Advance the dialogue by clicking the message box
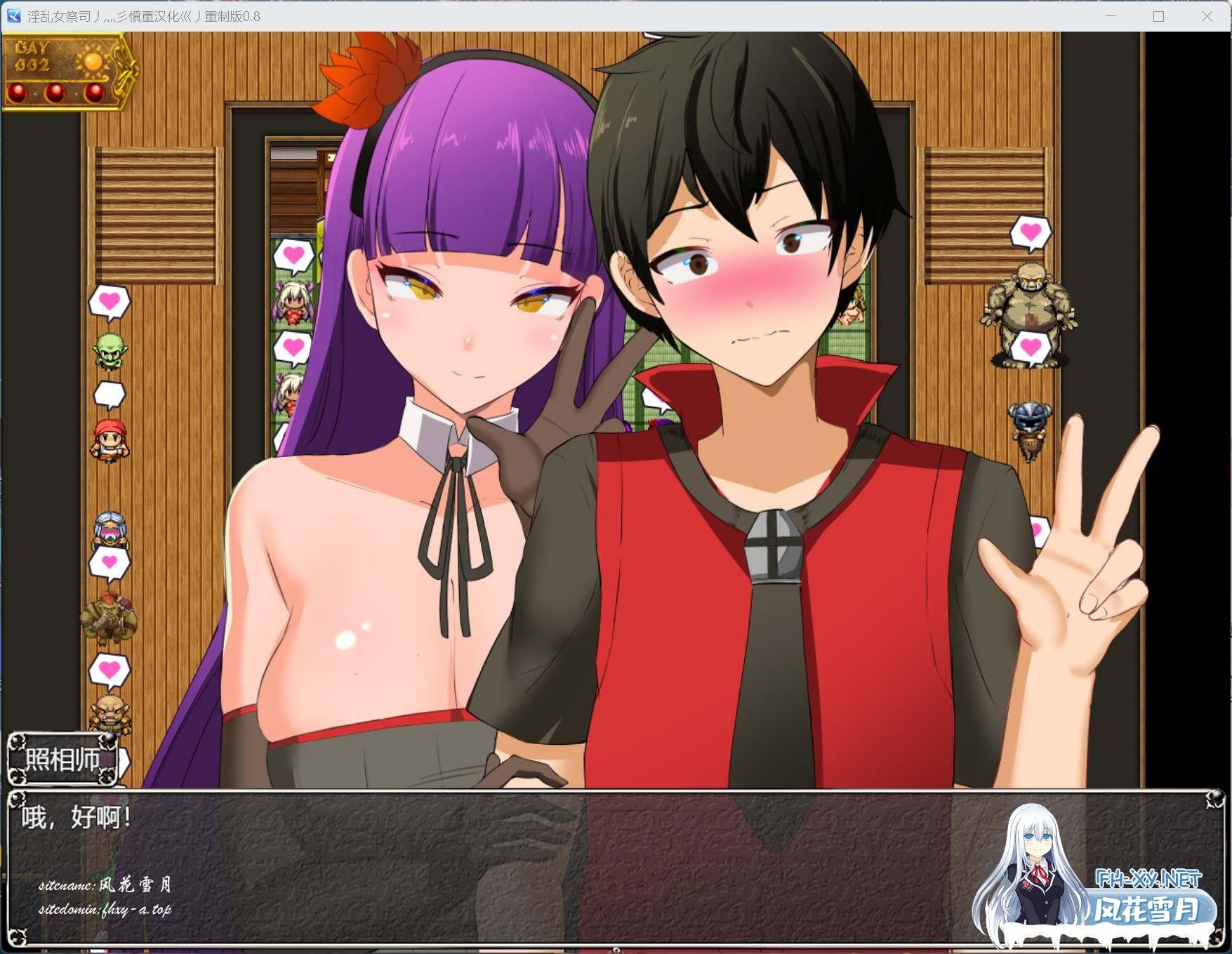Viewport: 1232px width, 954px height. click(x=491, y=867)
